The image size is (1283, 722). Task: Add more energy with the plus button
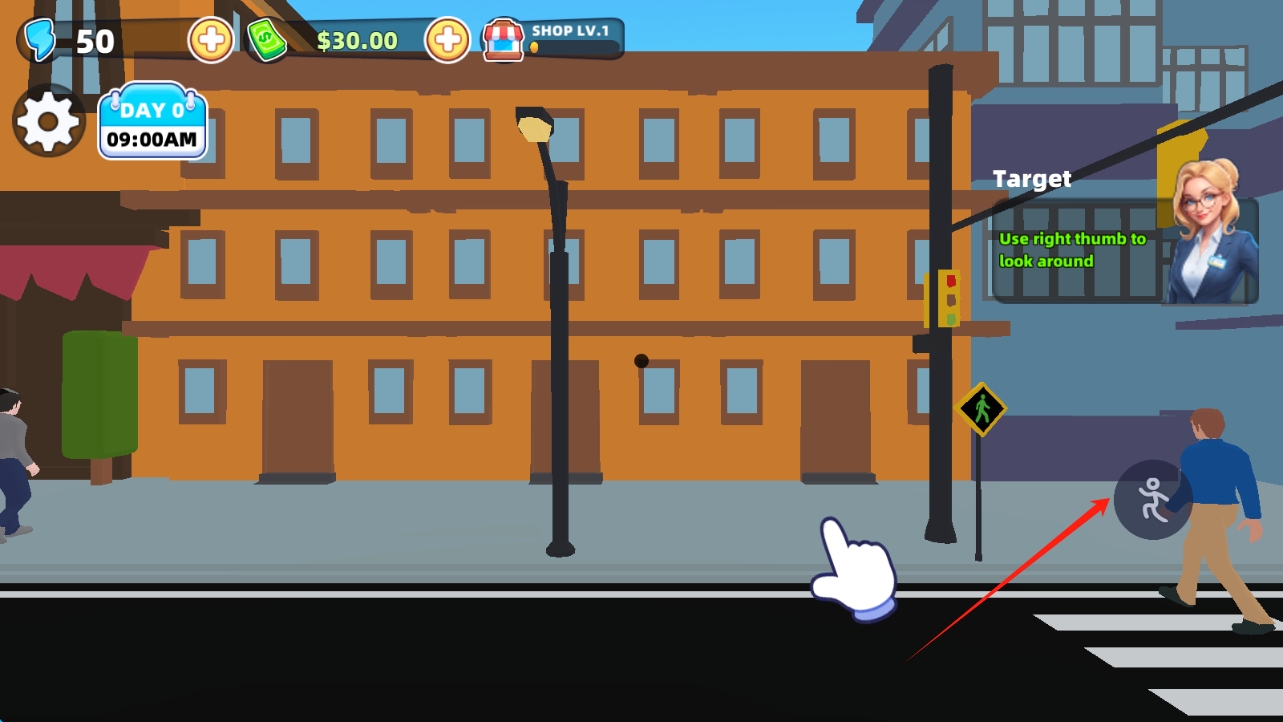211,41
